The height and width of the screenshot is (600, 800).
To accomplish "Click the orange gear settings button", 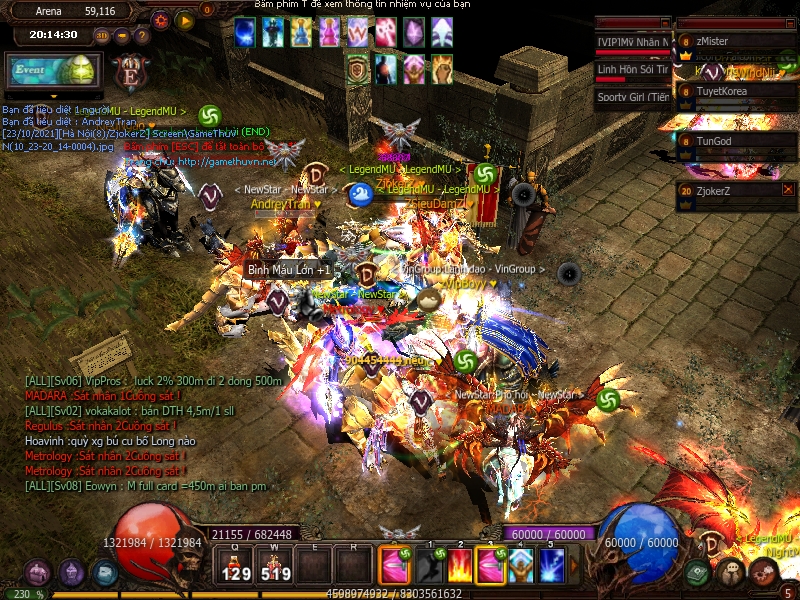I will pos(160,19).
